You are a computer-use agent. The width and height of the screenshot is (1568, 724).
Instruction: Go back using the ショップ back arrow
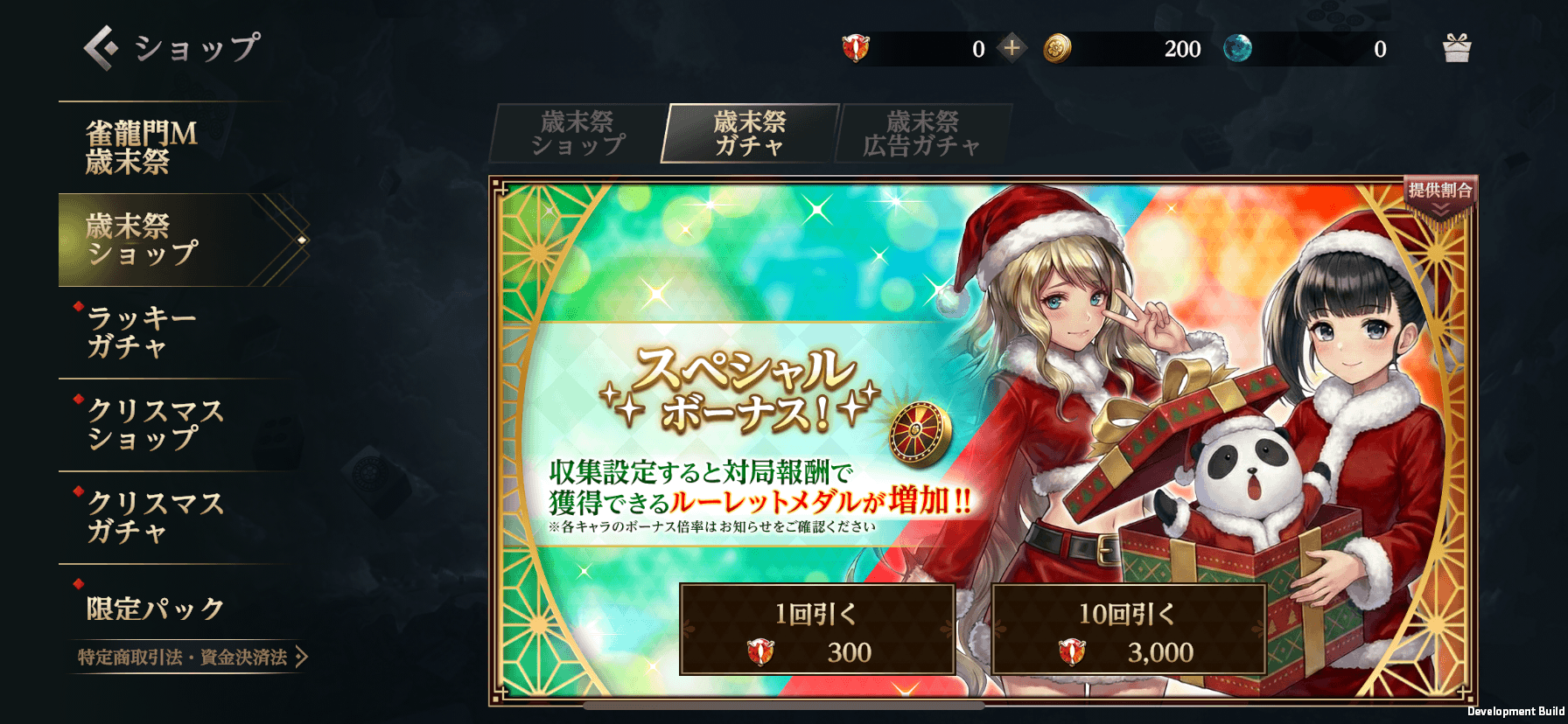pyautogui.click(x=101, y=47)
